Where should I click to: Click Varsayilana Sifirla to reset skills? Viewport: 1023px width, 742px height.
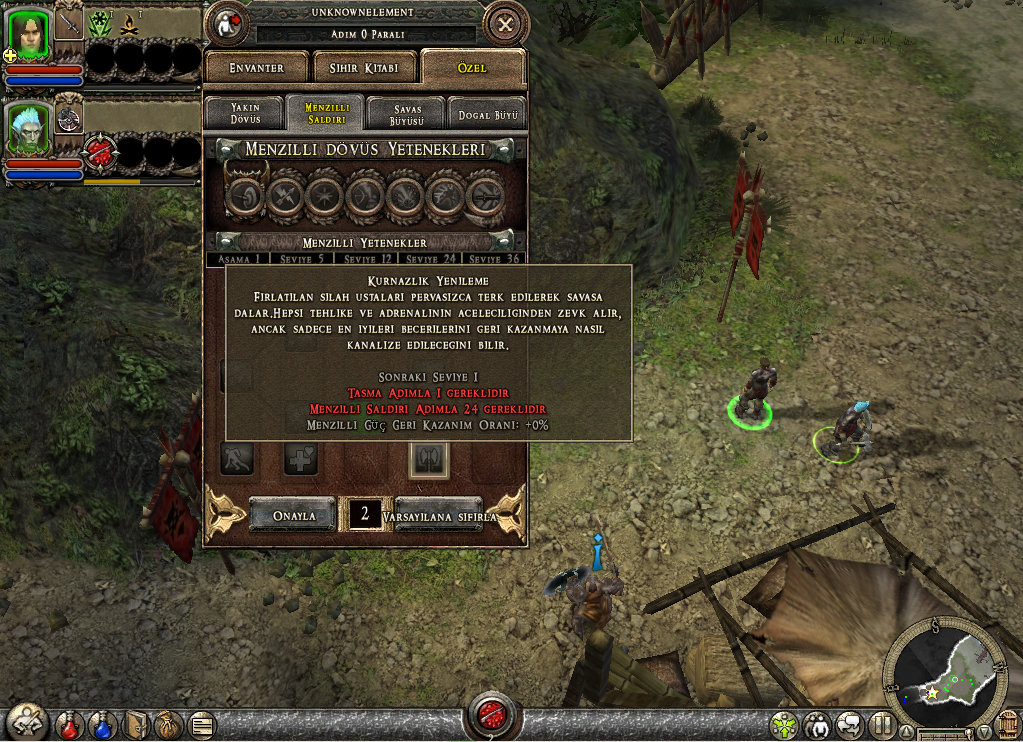pyautogui.click(x=440, y=516)
